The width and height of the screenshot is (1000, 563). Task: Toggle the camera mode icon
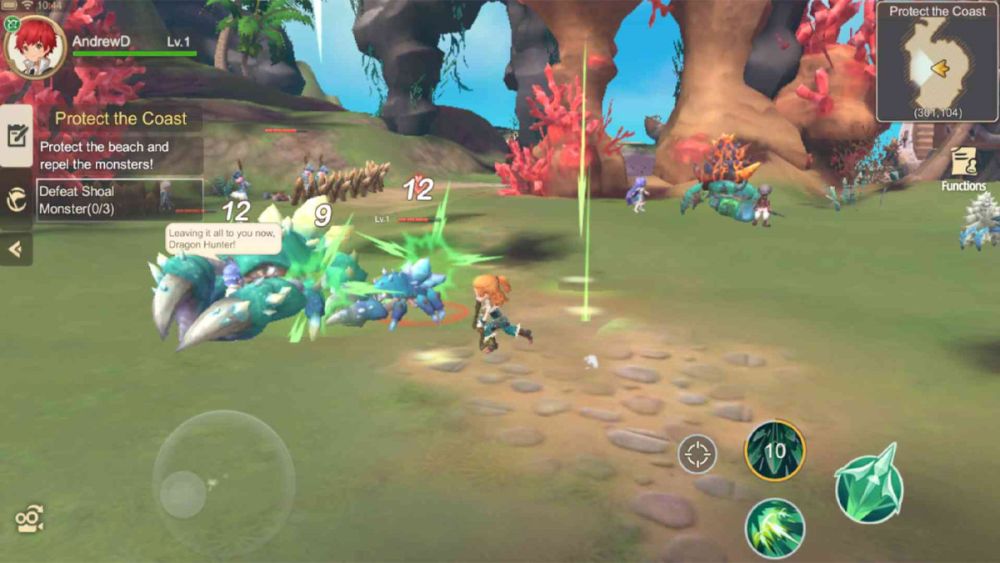point(29,518)
